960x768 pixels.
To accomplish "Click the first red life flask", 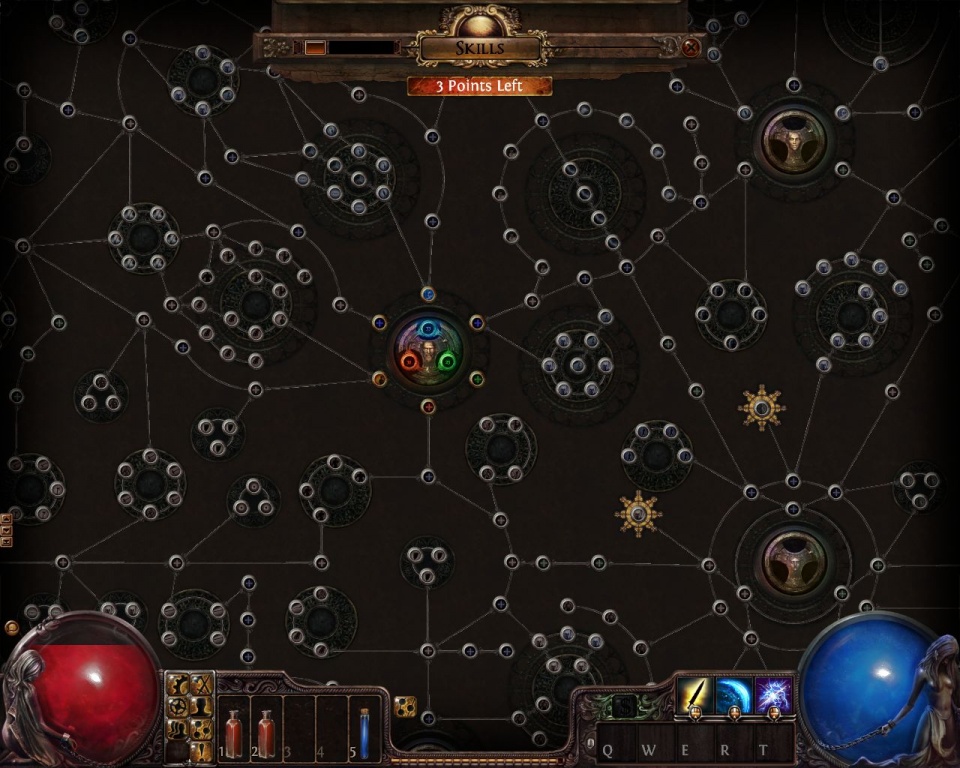I will (233, 733).
